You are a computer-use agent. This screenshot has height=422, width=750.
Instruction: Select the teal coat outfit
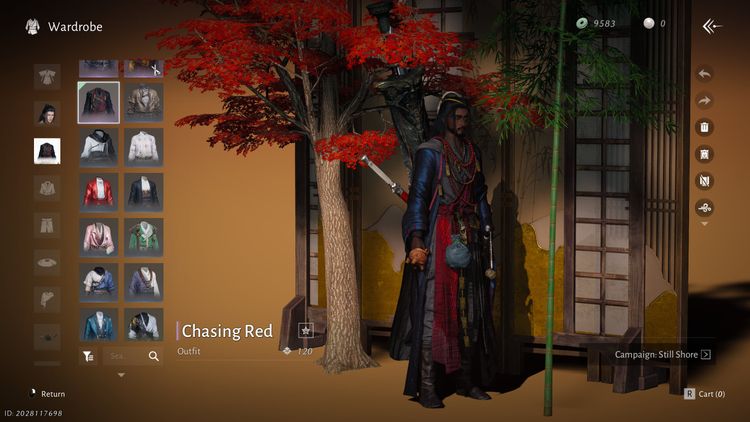99,325
